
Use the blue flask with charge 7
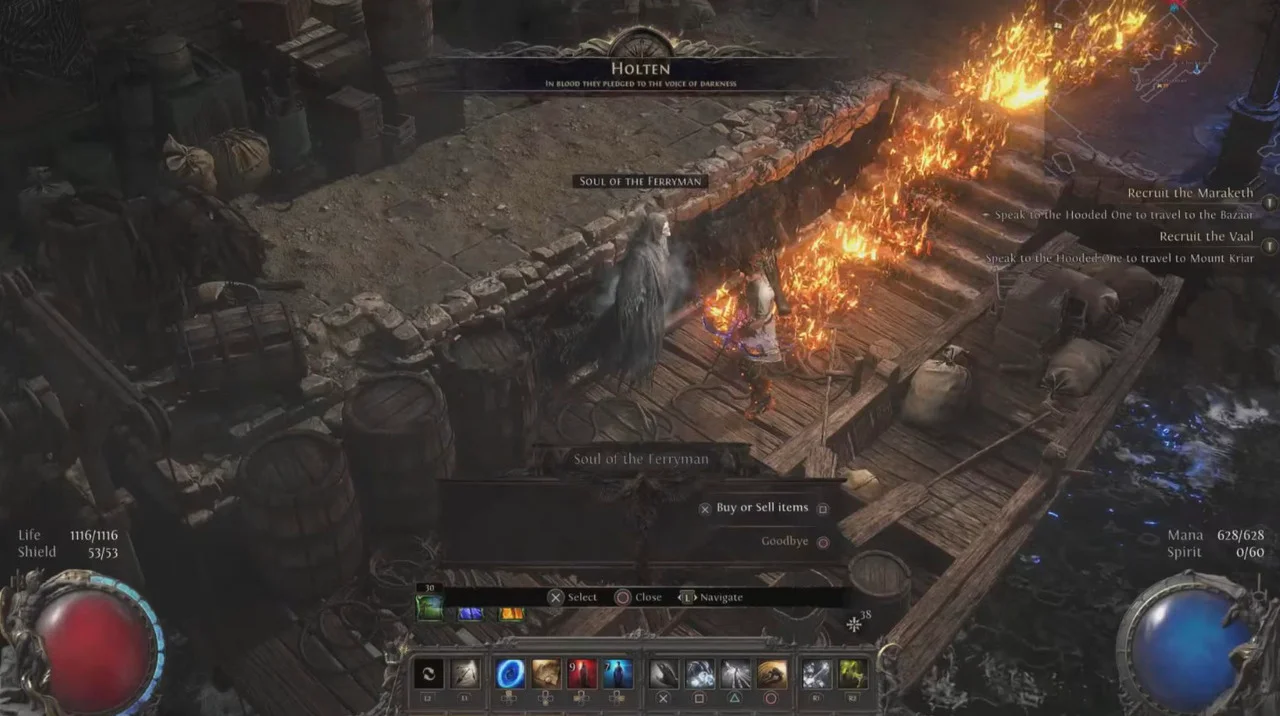click(x=617, y=674)
